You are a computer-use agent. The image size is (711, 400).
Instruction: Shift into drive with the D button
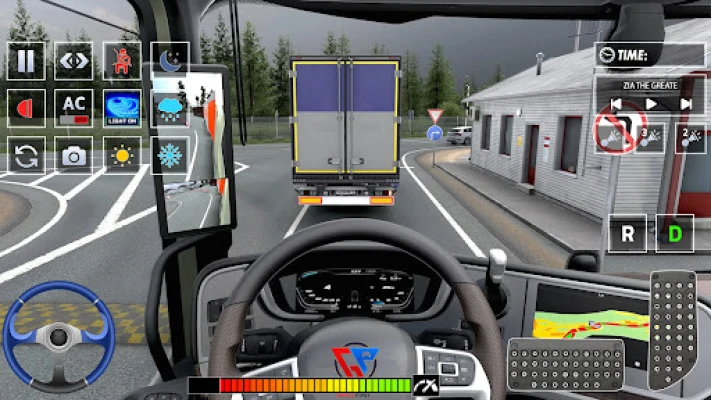pos(675,234)
